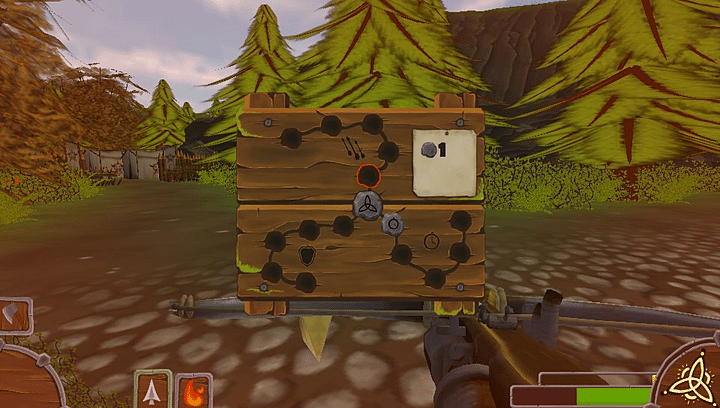Click the central triquetra stone node
720x408 pixels.
367,206
